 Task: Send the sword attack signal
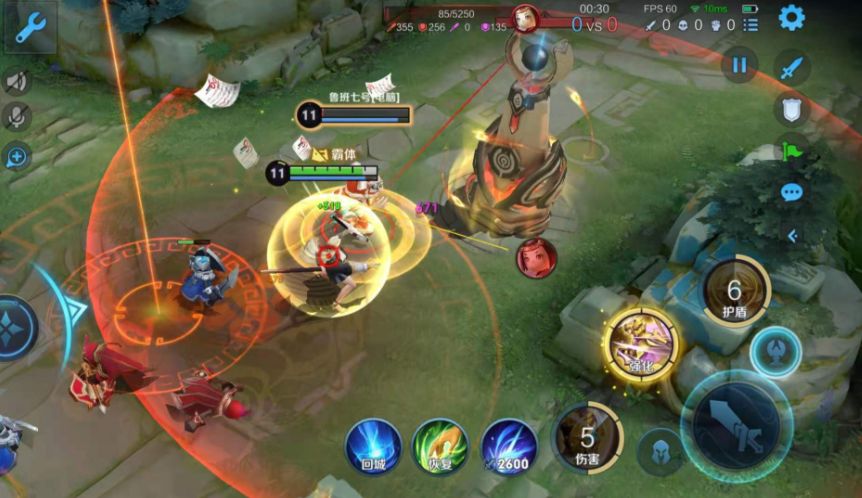[x=792, y=67]
